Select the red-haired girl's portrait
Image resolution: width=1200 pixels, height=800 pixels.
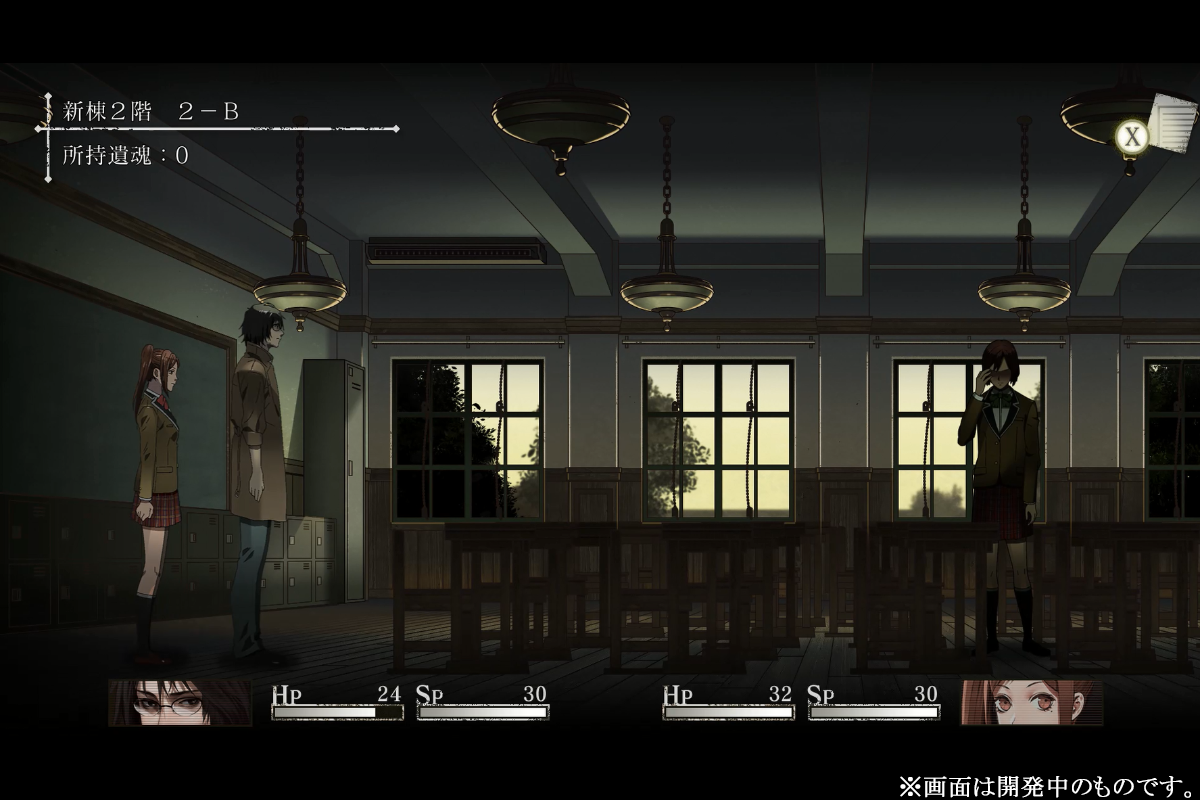(1032, 702)
